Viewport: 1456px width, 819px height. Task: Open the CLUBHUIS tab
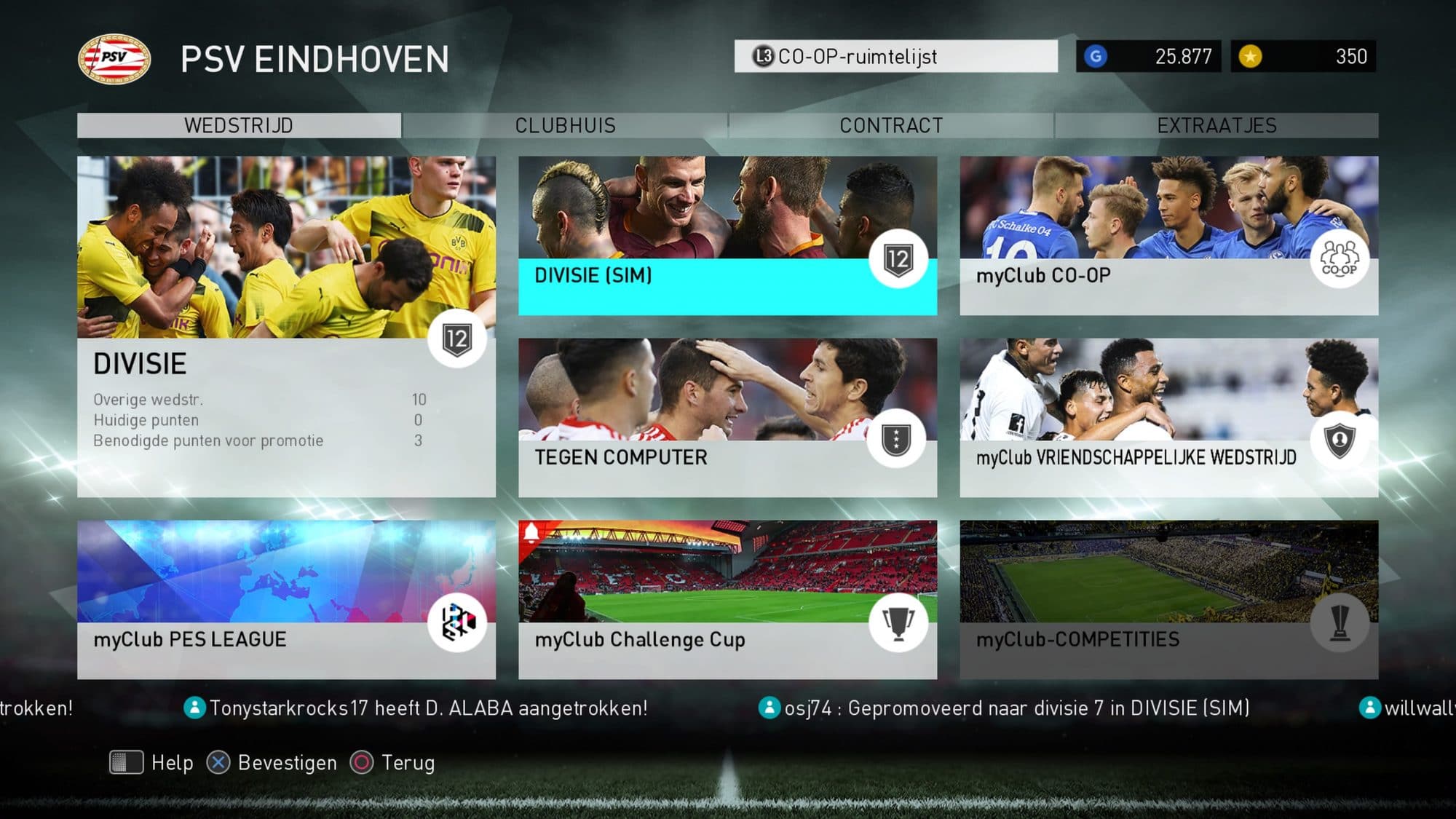click(565, 125)
